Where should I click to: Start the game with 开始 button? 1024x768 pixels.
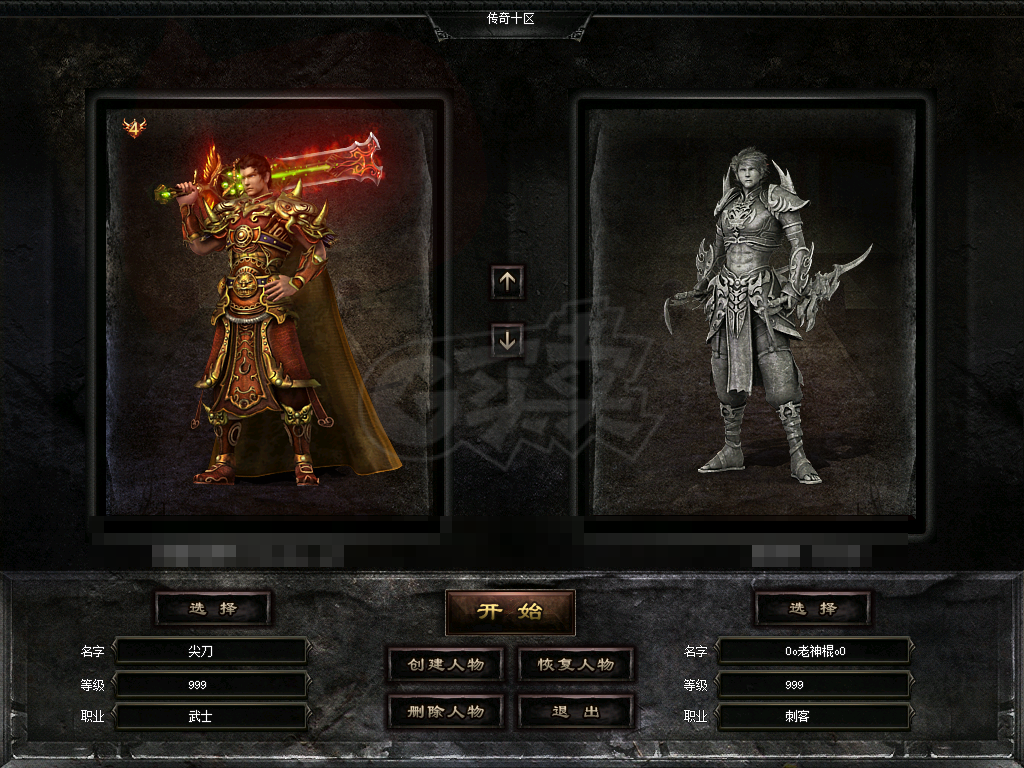click(510, 612)
